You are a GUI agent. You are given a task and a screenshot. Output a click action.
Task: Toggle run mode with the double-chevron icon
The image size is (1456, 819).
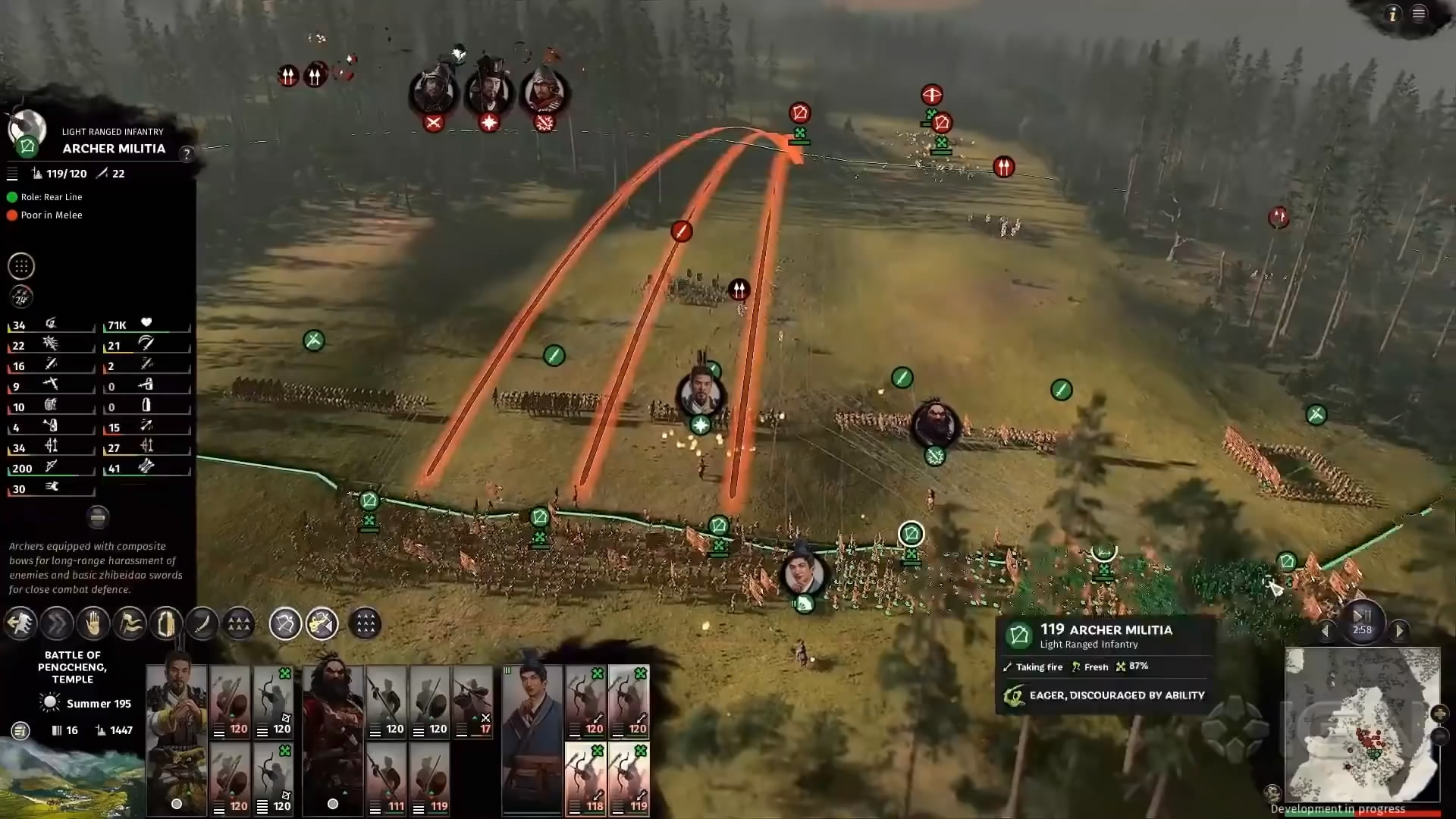pos(57,624)
